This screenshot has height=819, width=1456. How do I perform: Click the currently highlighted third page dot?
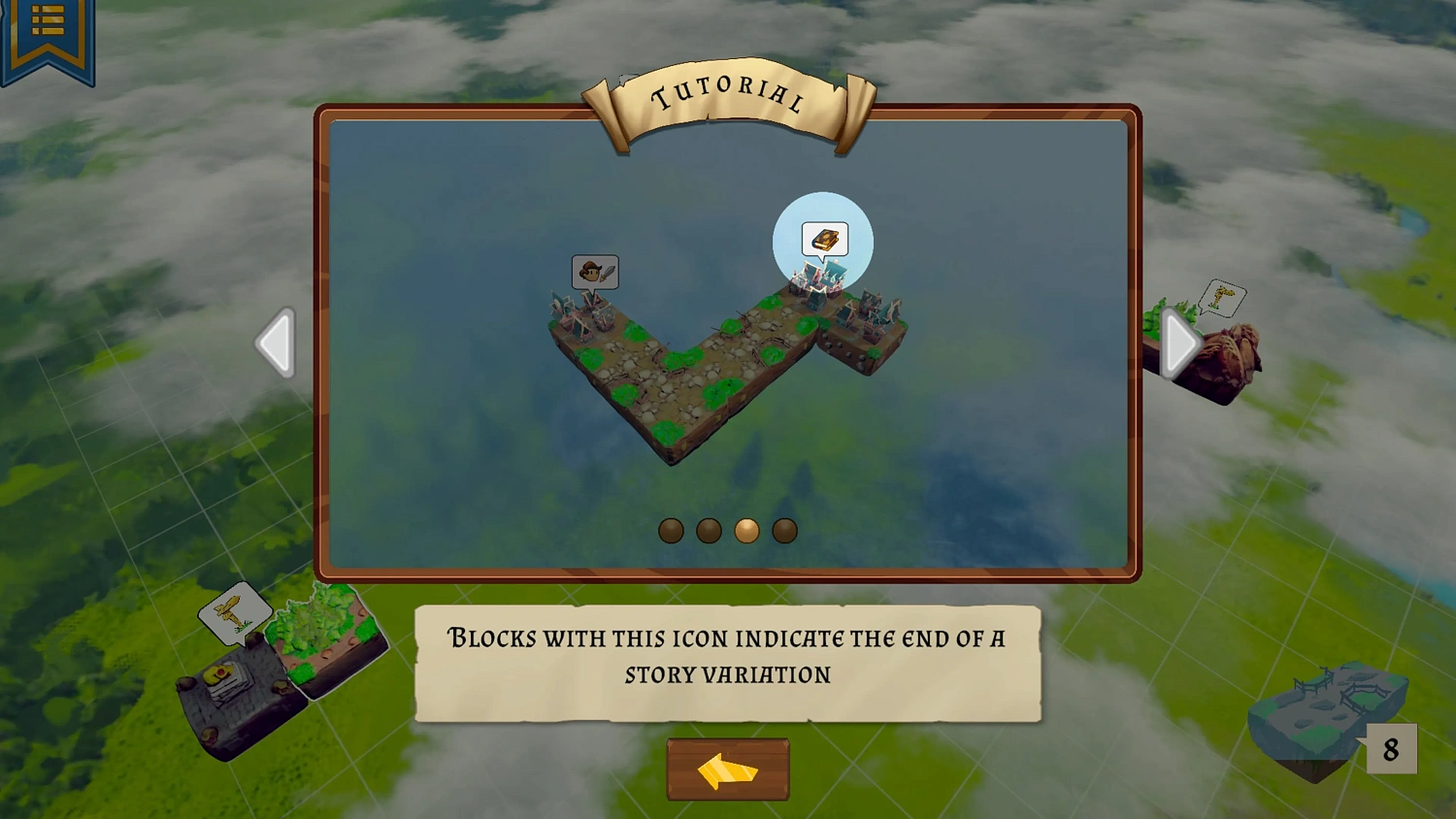tap(746, 530)
